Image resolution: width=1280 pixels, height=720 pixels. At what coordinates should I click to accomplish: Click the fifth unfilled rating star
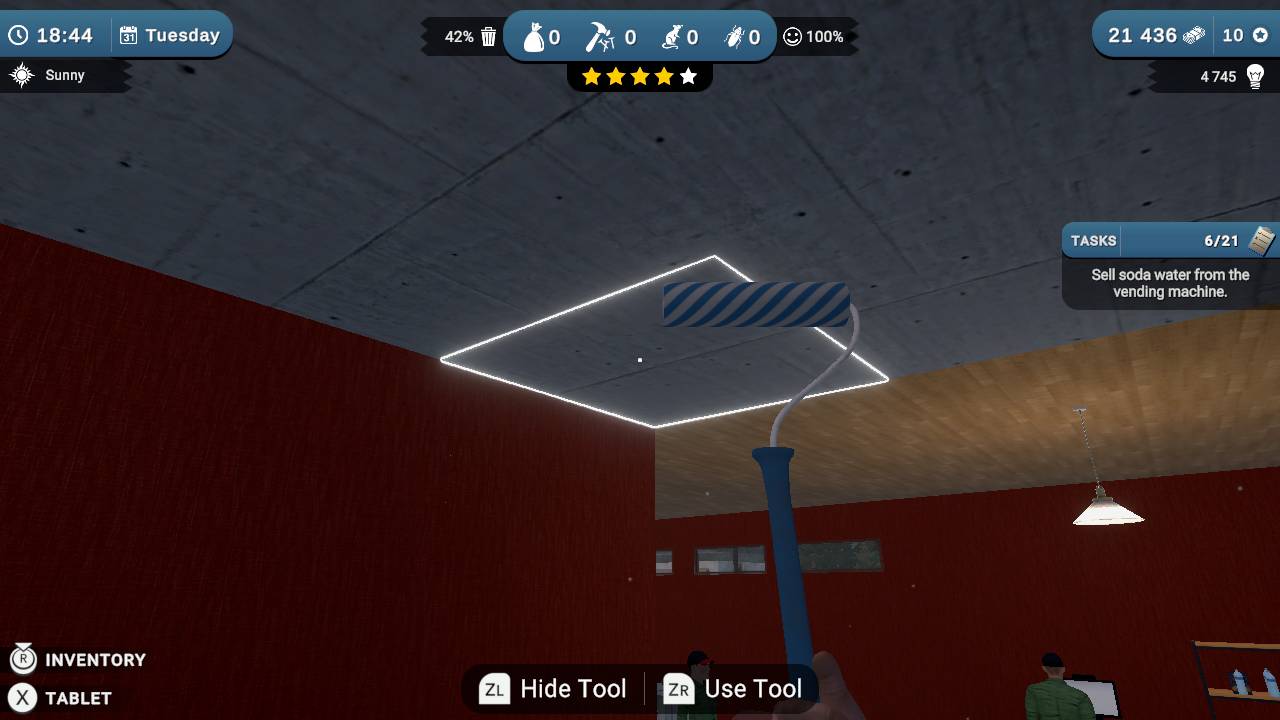[688, 75]
